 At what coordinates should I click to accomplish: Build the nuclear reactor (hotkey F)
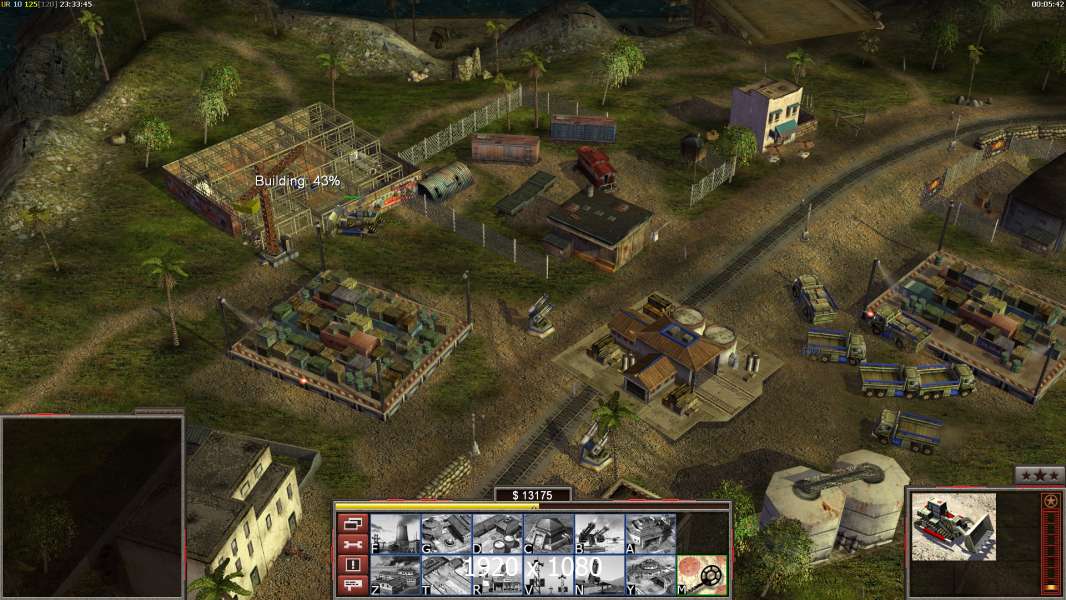pos(395,534)
